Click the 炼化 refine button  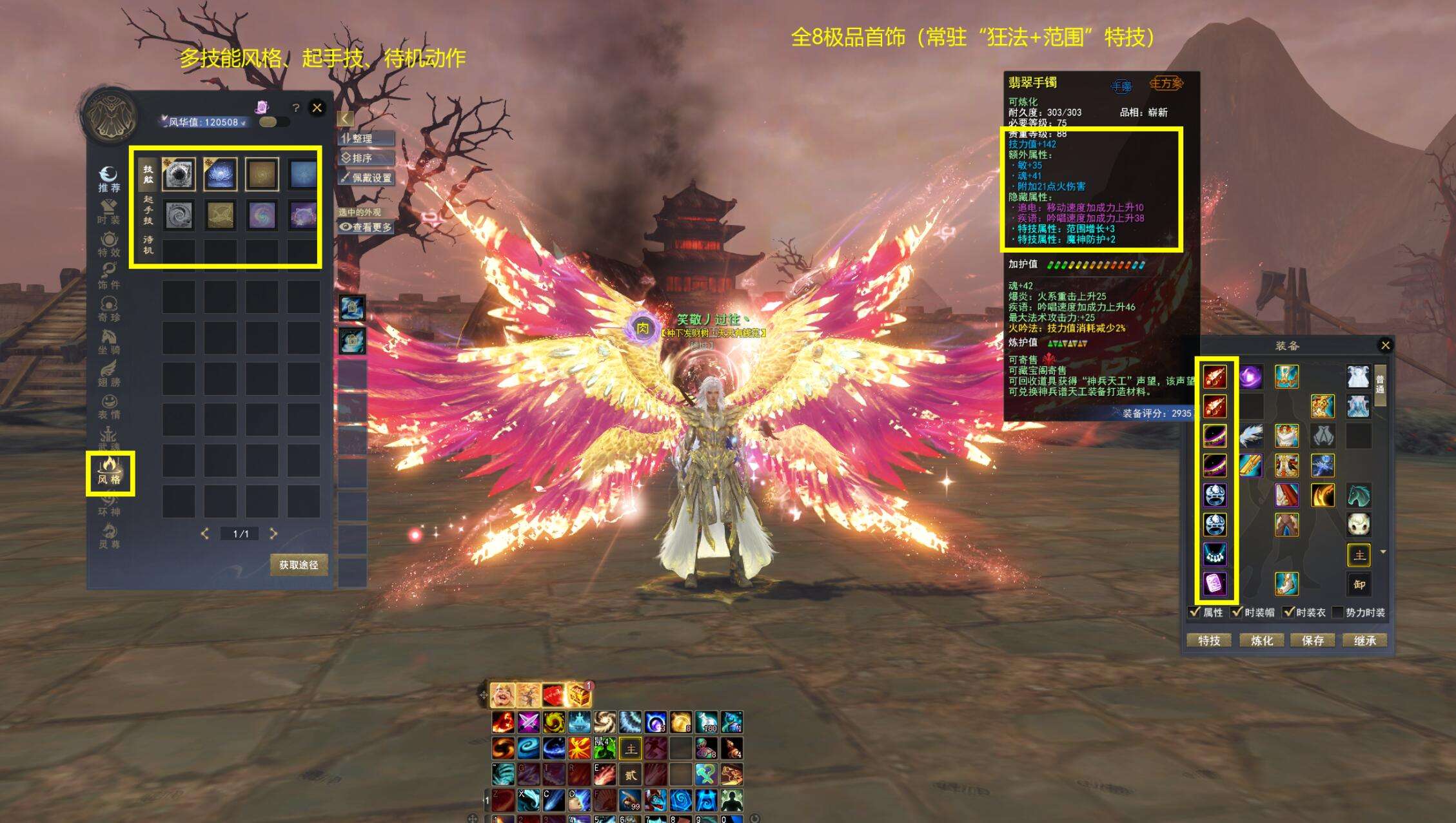[1262, 640]
